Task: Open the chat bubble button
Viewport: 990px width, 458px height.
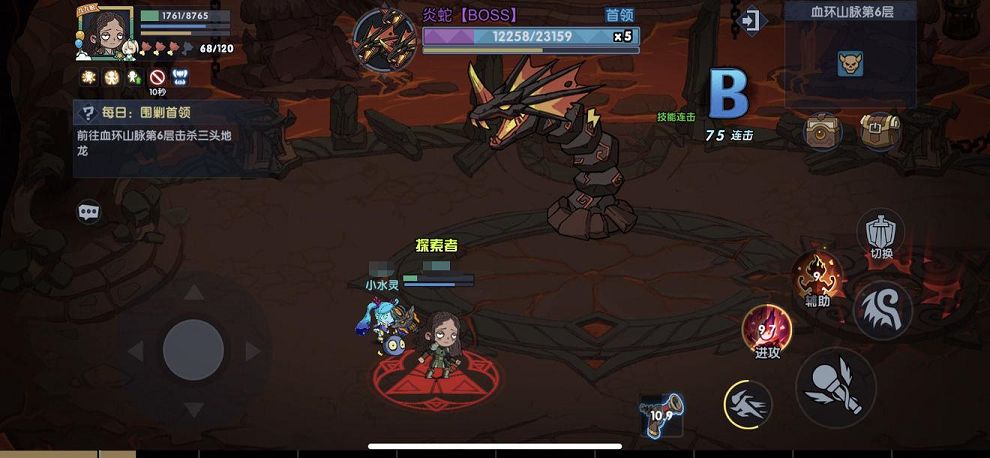Action: click(x=89, y=212)
